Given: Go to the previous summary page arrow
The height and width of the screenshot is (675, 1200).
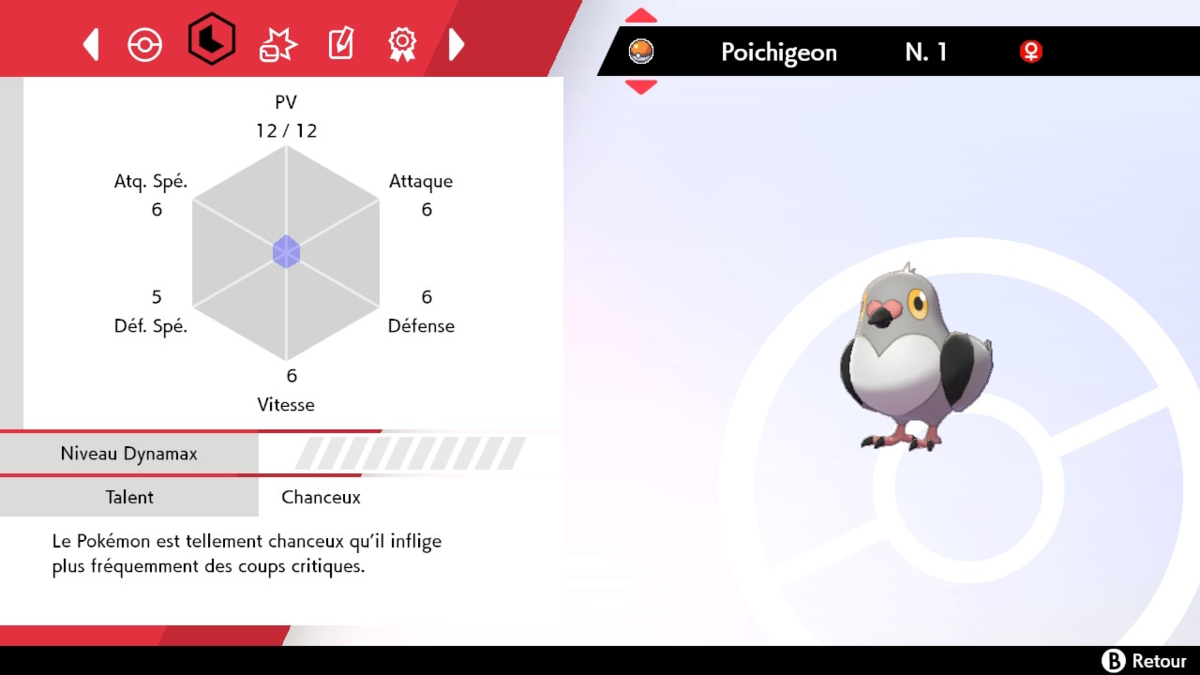Looking at the screenshot, I should (x=91, y=44).
